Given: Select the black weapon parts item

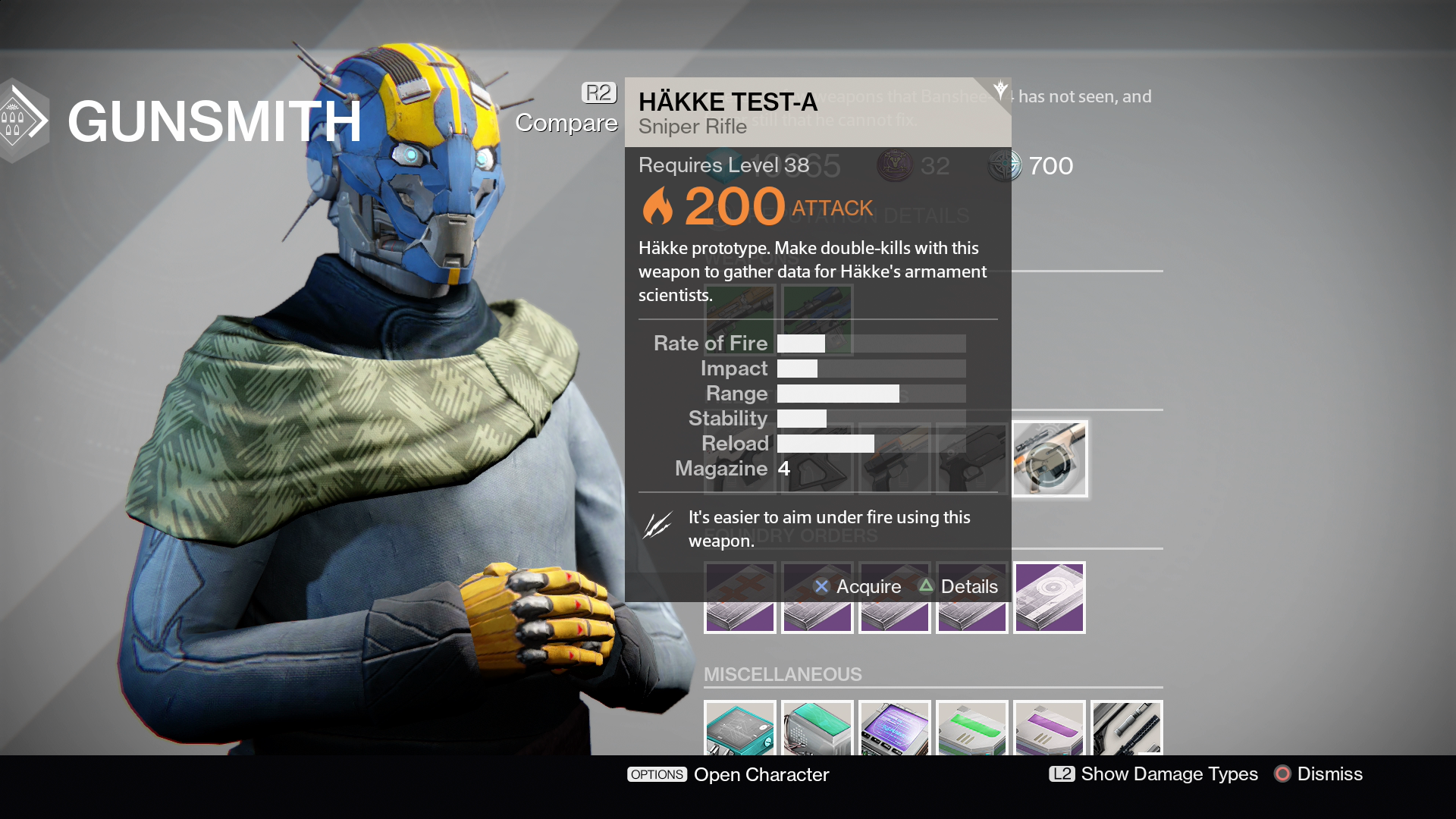Looking at the screenshot, I should coord(1127,729).
